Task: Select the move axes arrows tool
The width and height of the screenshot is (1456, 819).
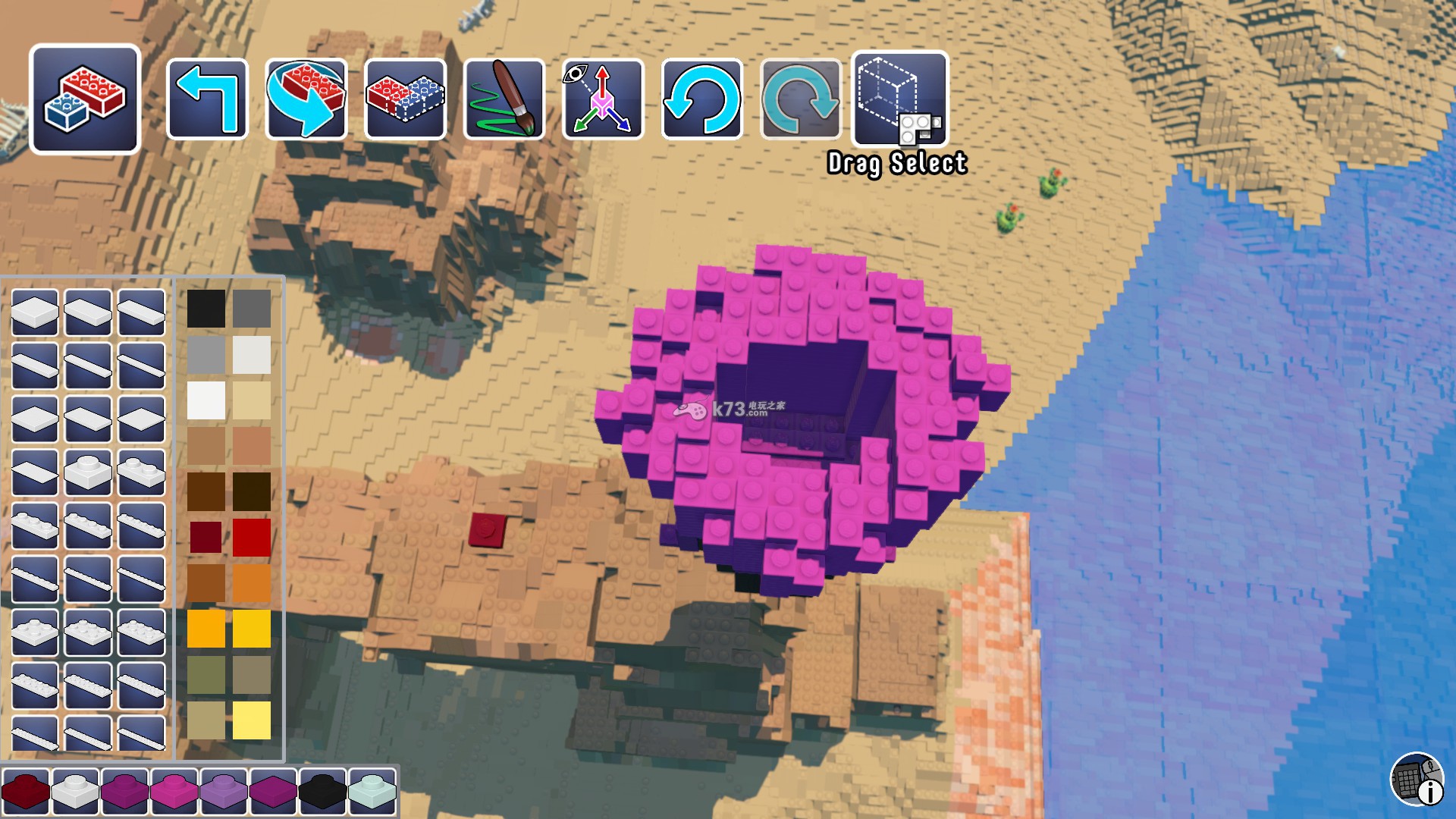Action: pyautogui.click(x=603, y=99)
